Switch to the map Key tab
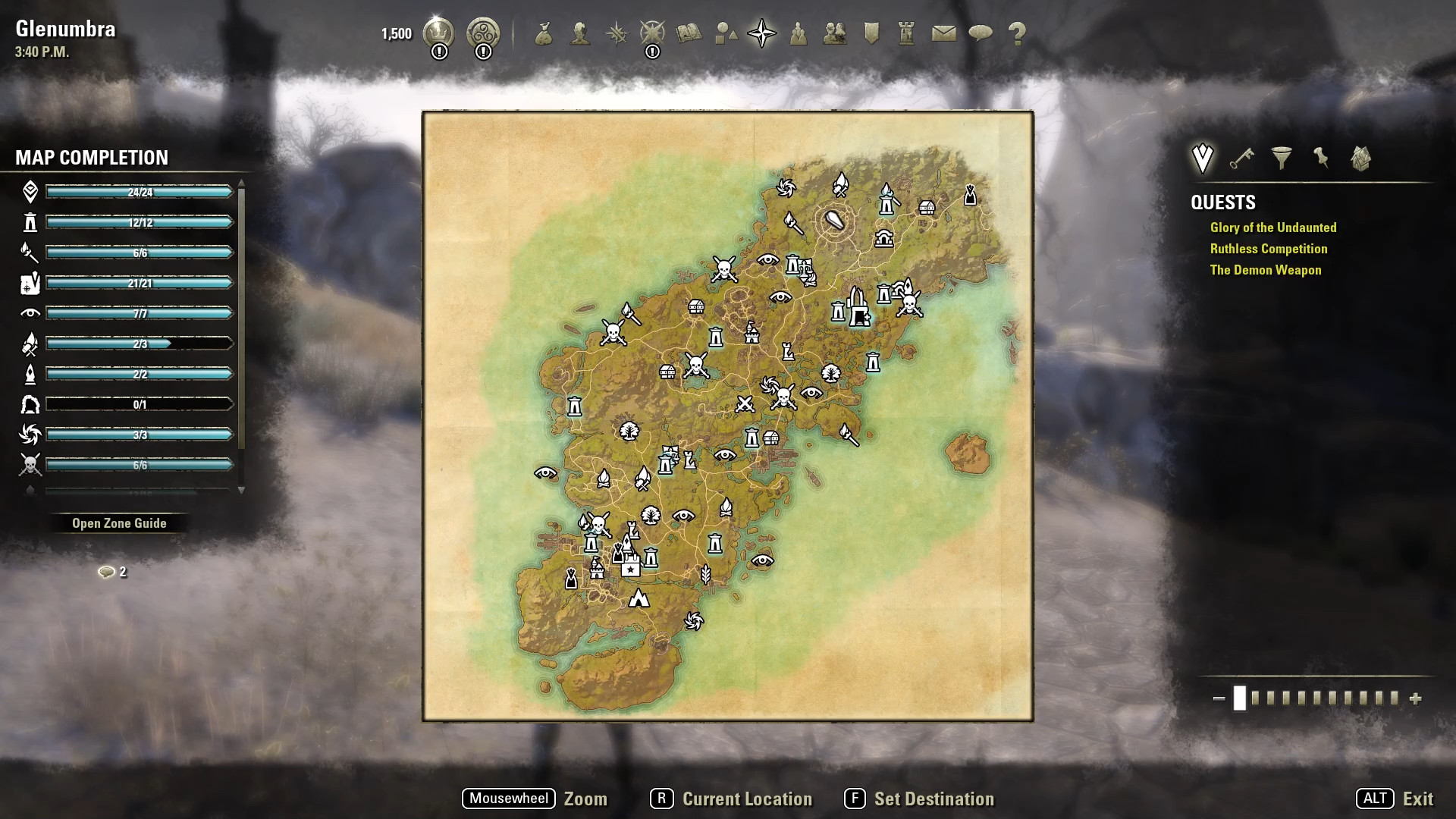The image size is (1456, 819). coord(1241,158)
